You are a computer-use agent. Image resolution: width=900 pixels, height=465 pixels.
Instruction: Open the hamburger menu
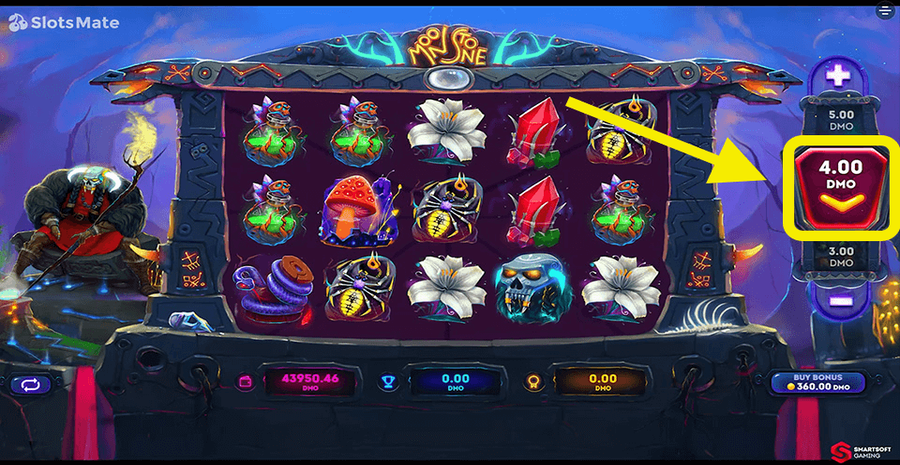click(x=884, y=12)
